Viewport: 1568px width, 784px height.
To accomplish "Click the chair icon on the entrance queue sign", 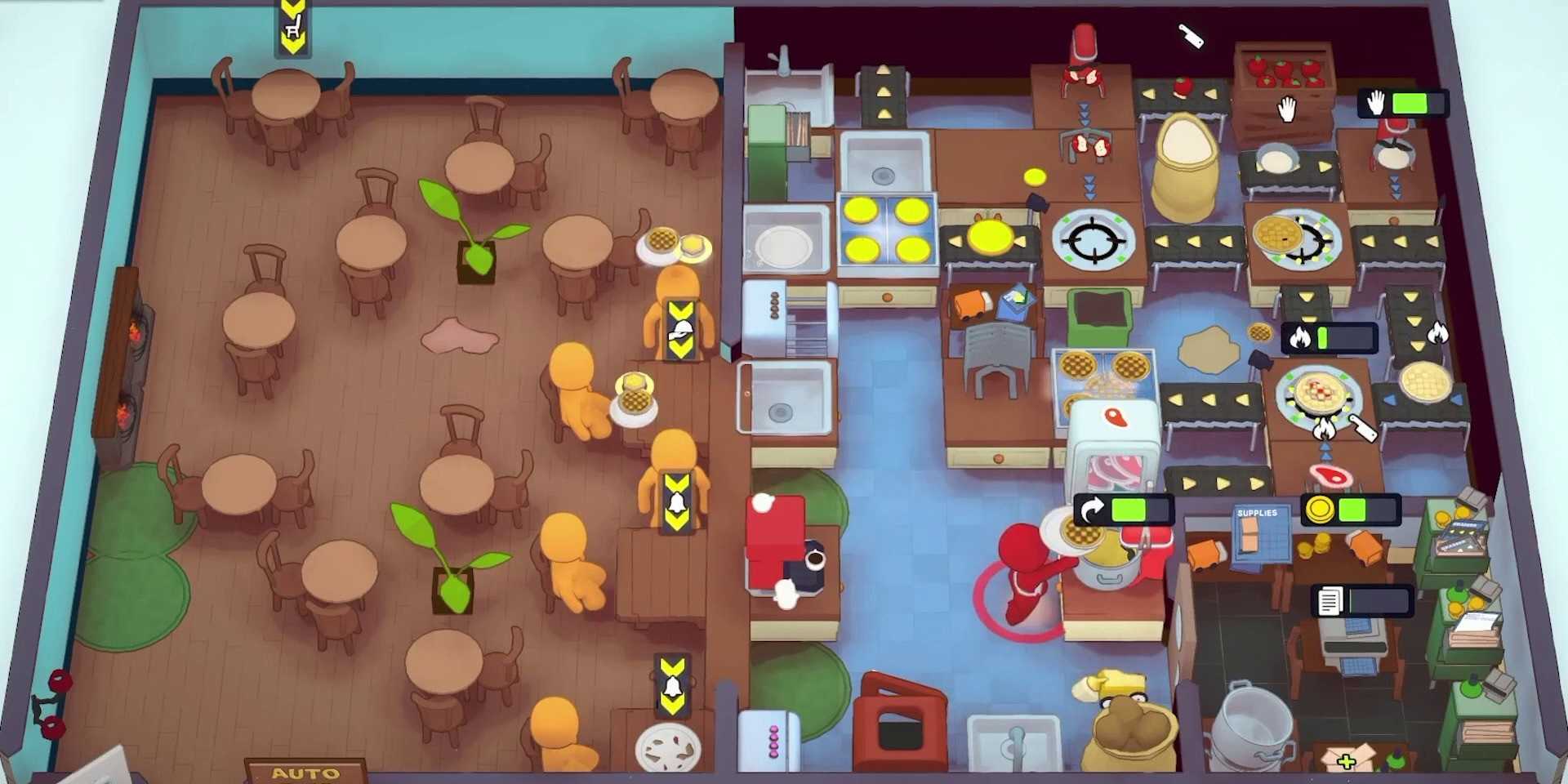I will coord(294,26).
